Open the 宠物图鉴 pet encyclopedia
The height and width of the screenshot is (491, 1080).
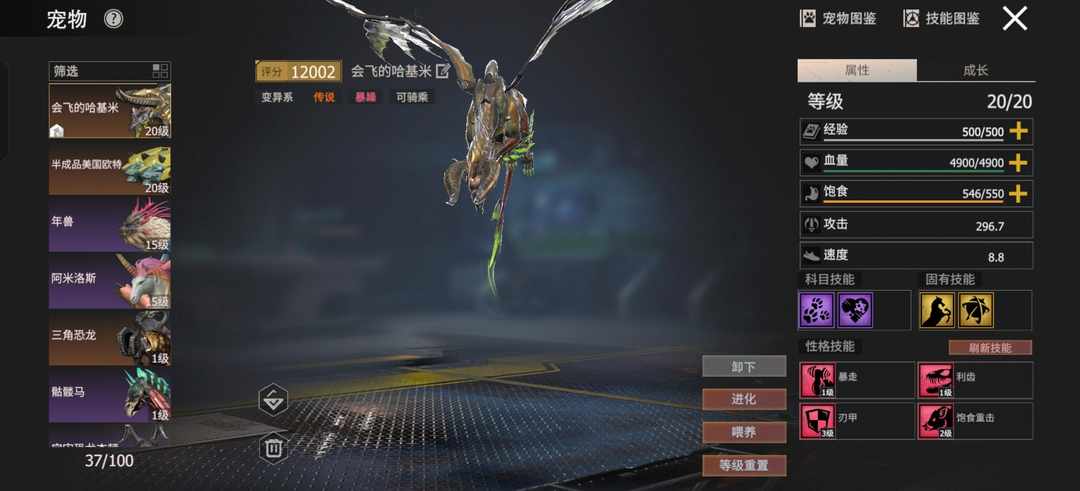click(x=838, y=18)
